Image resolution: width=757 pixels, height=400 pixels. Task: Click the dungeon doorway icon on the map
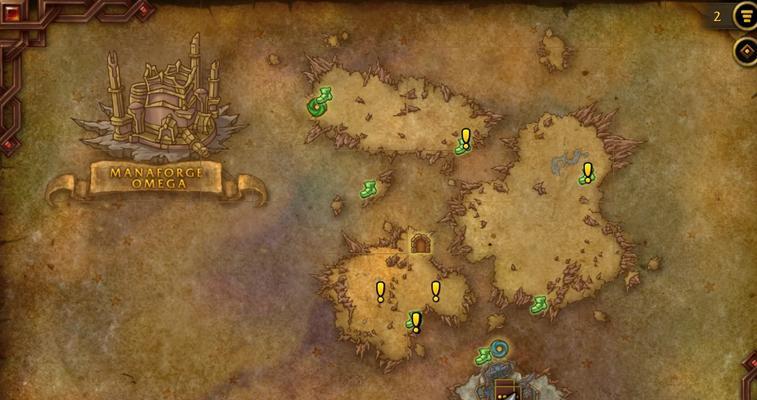[x=421, y=243]
